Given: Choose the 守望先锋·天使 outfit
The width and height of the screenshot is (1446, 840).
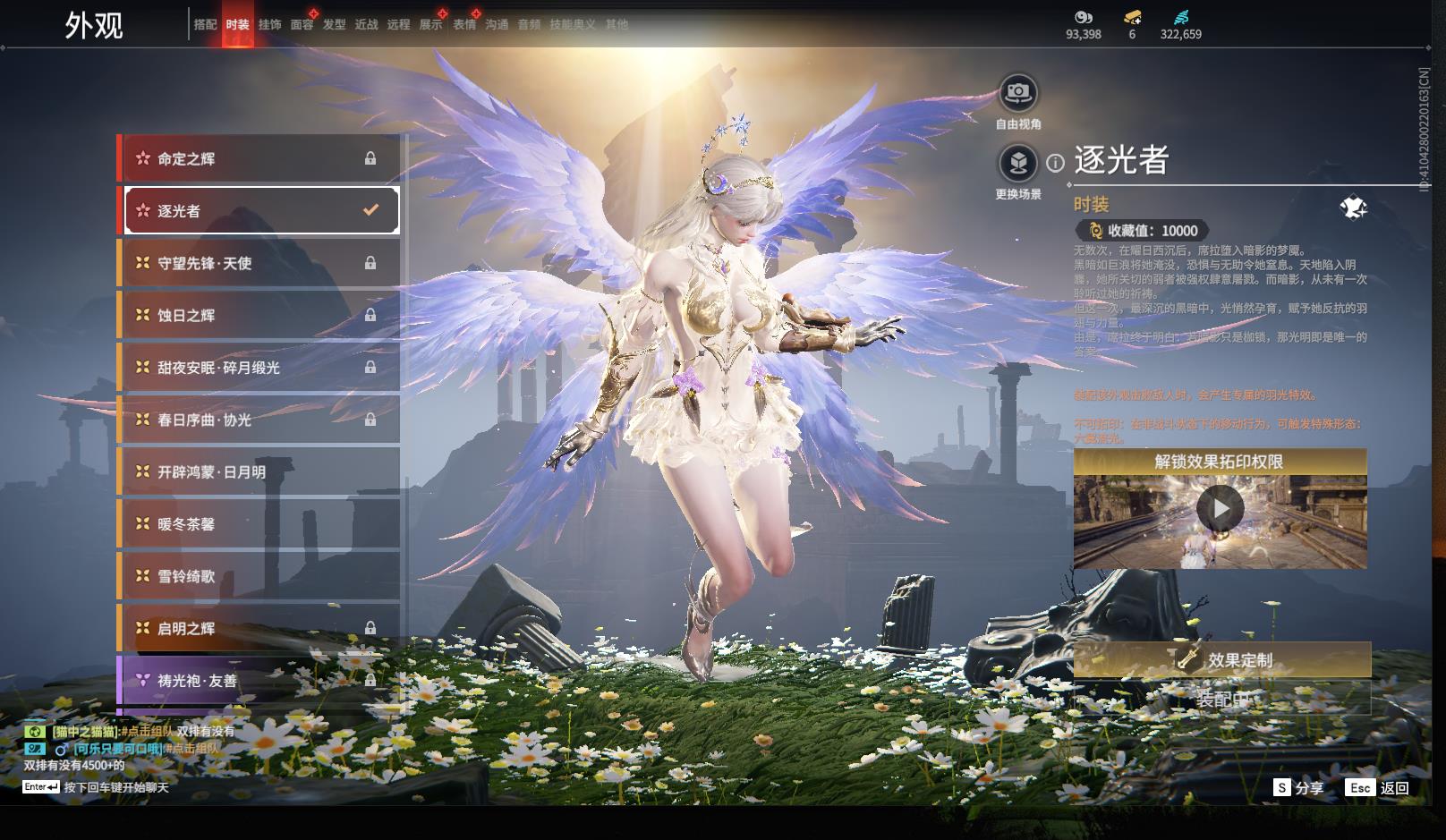Looking at the screenshot, I should pyautogui.click(x=259, y=263).
